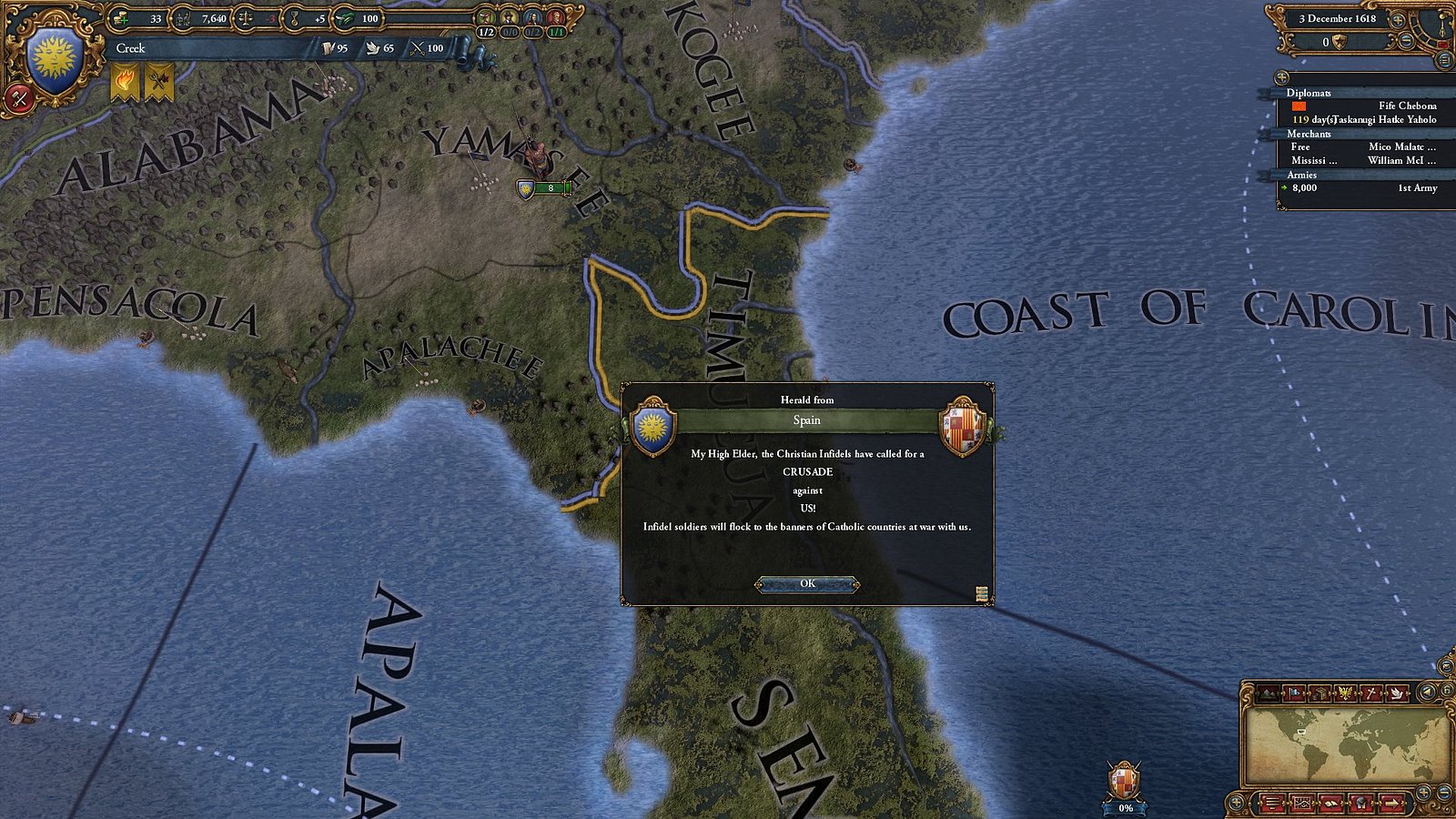1456x819 pixels.
Task: Zoom in using the minimap plus button
Action: (x=1423, y=791)
